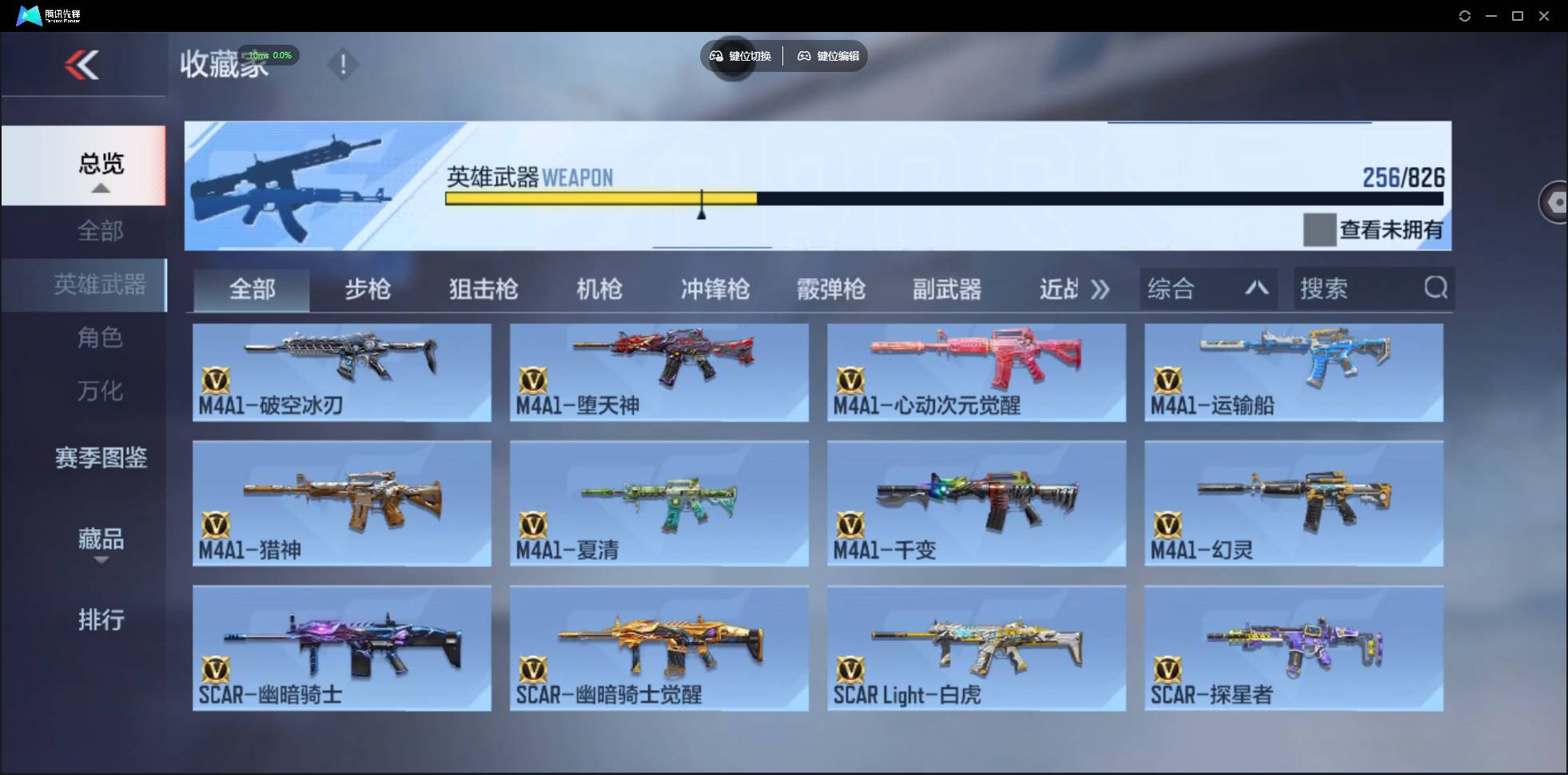Switch to the 英雄武器 category in the sidebar
The height and width of the screenshot is (775, 1568).
[x=100, y=284]
